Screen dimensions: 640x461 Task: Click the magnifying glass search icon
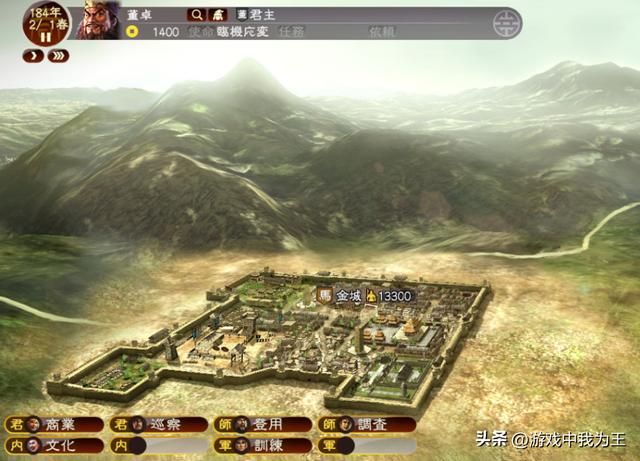tap(196, 15)
